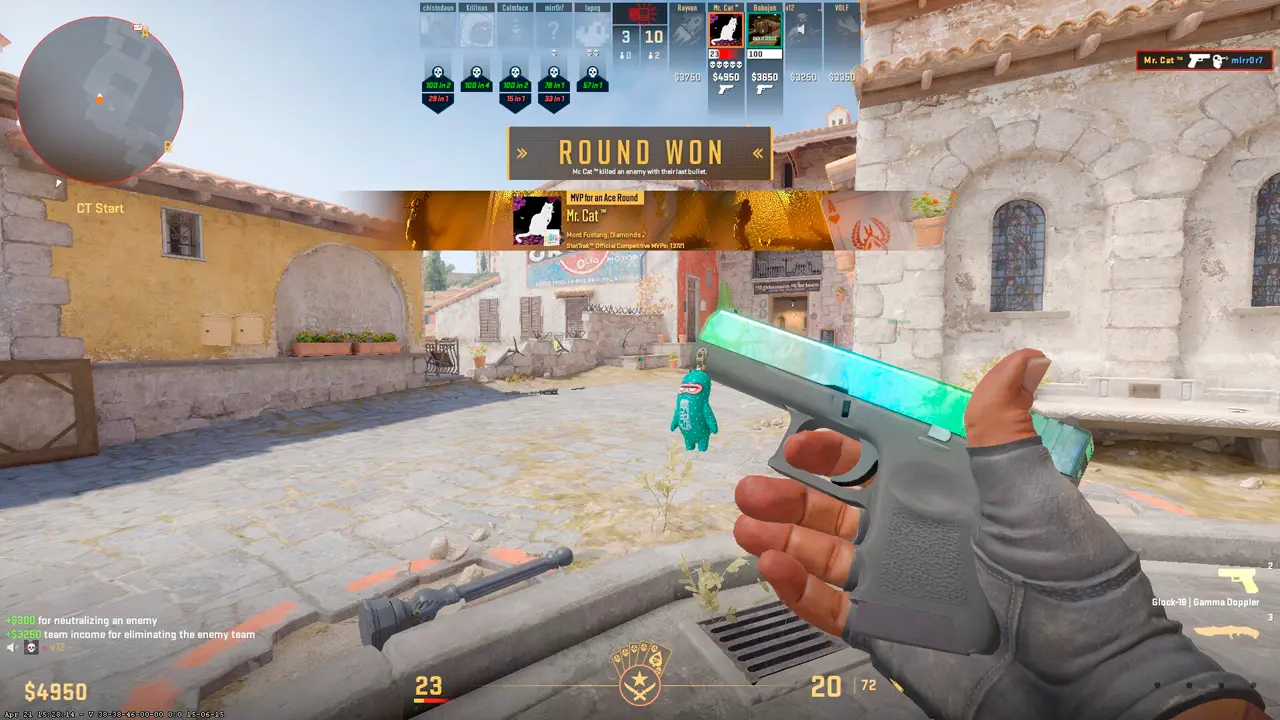
Task: Select Calmface's player portrait
Action: [515, 30]
